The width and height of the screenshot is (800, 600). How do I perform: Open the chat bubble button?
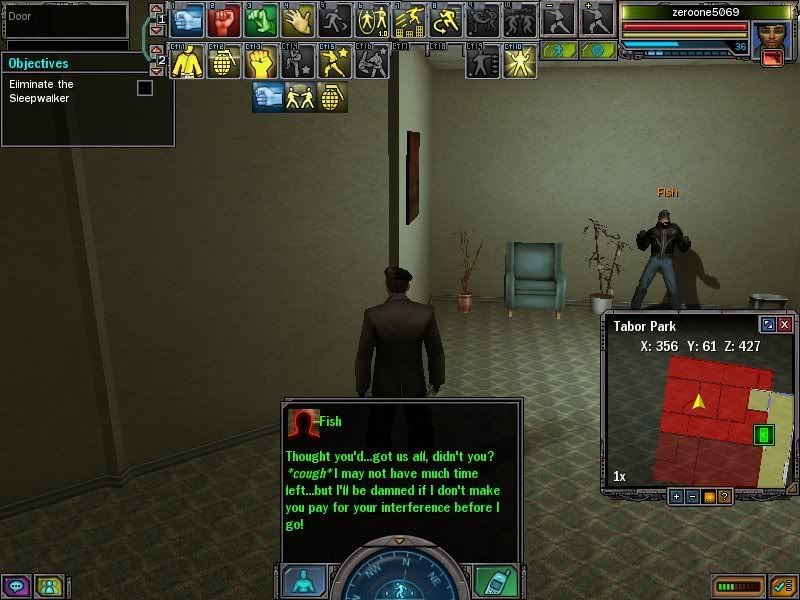16,586
